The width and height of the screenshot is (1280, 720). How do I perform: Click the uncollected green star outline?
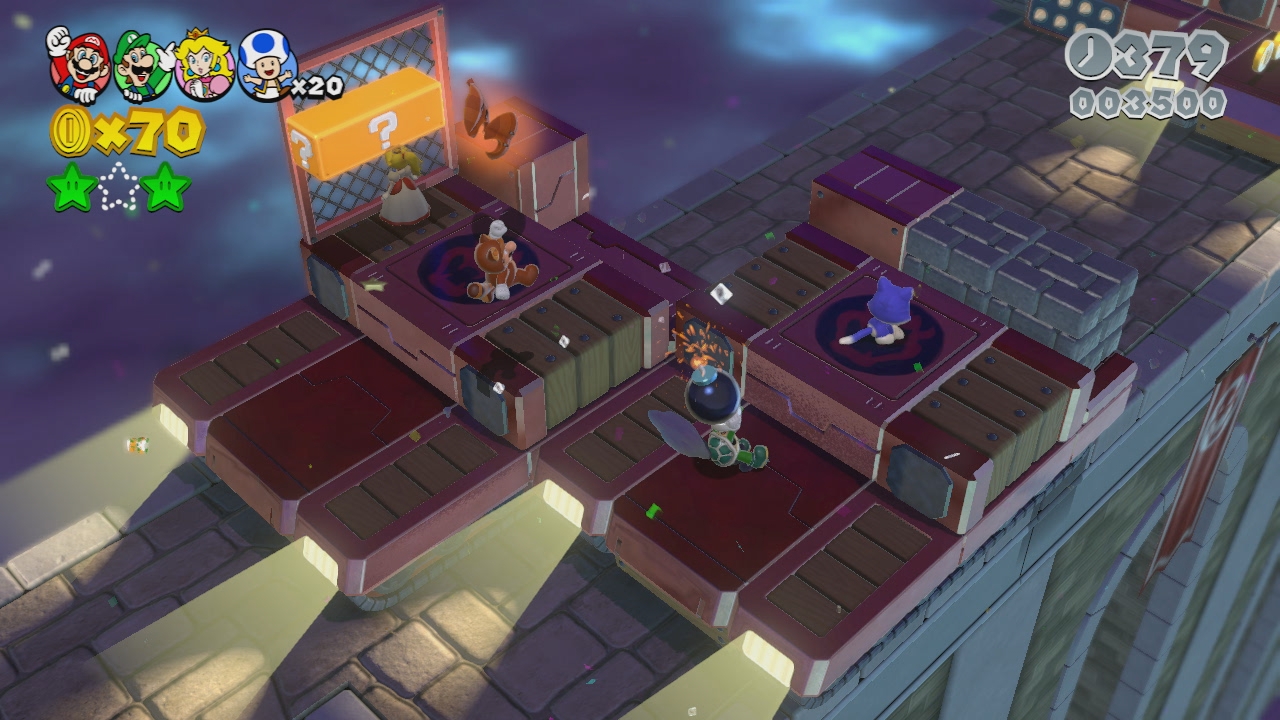[x=119, y=187]
